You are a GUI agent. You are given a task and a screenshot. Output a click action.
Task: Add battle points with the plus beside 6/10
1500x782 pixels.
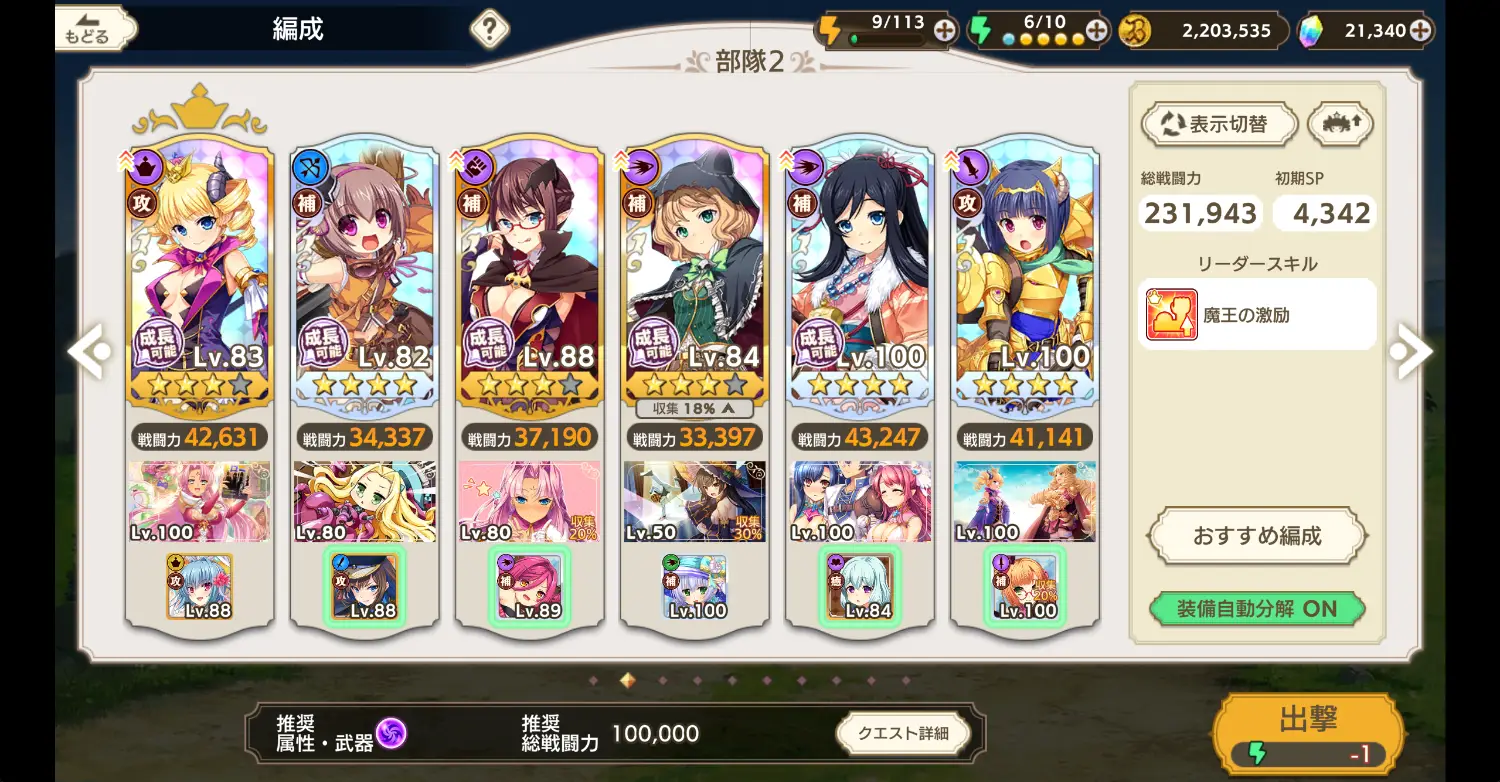tap(1096, 30)
